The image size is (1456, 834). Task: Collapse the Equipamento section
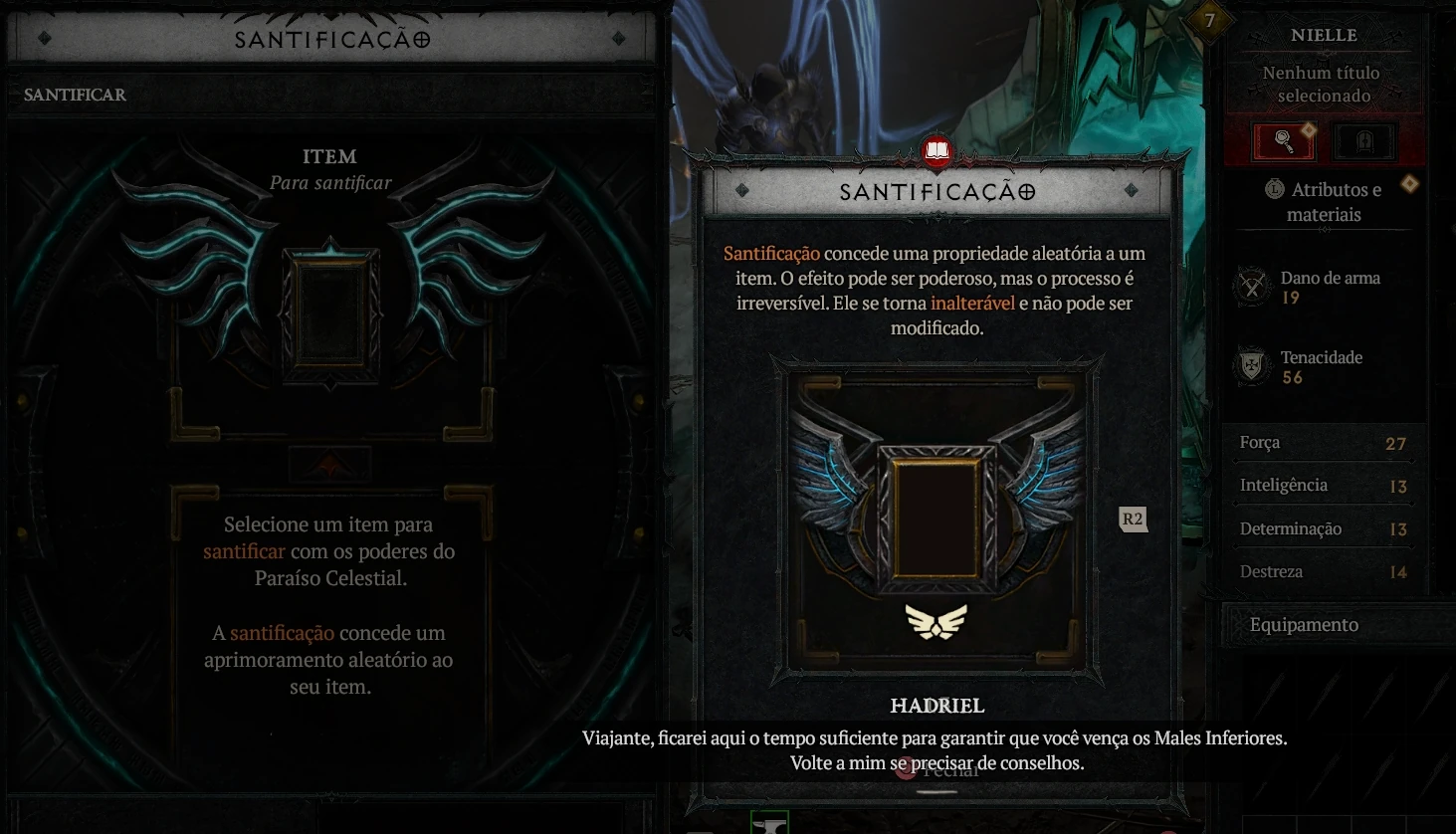point(1304,624)
